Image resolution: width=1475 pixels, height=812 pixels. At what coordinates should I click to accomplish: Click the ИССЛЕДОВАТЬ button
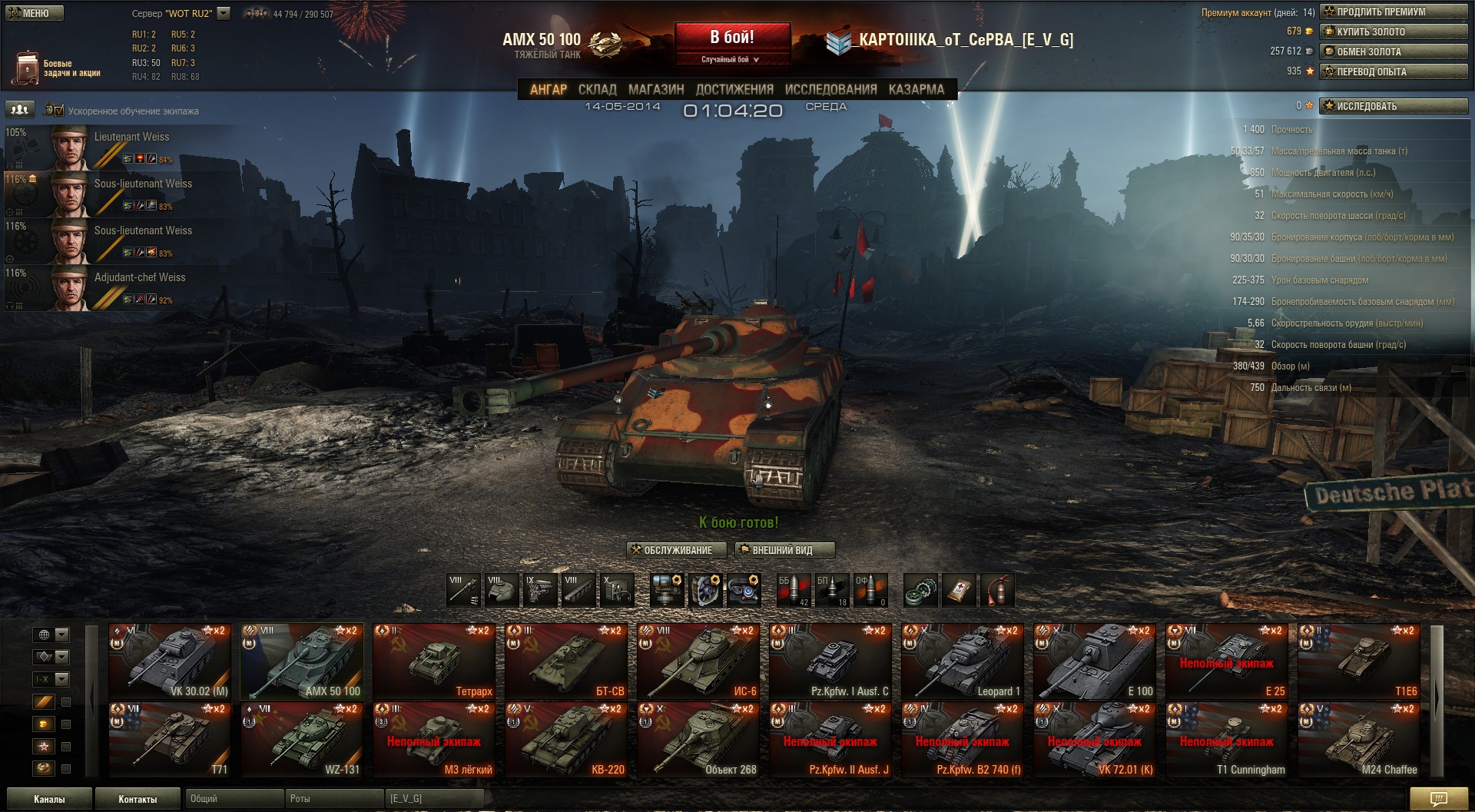tap(1393, 106)
